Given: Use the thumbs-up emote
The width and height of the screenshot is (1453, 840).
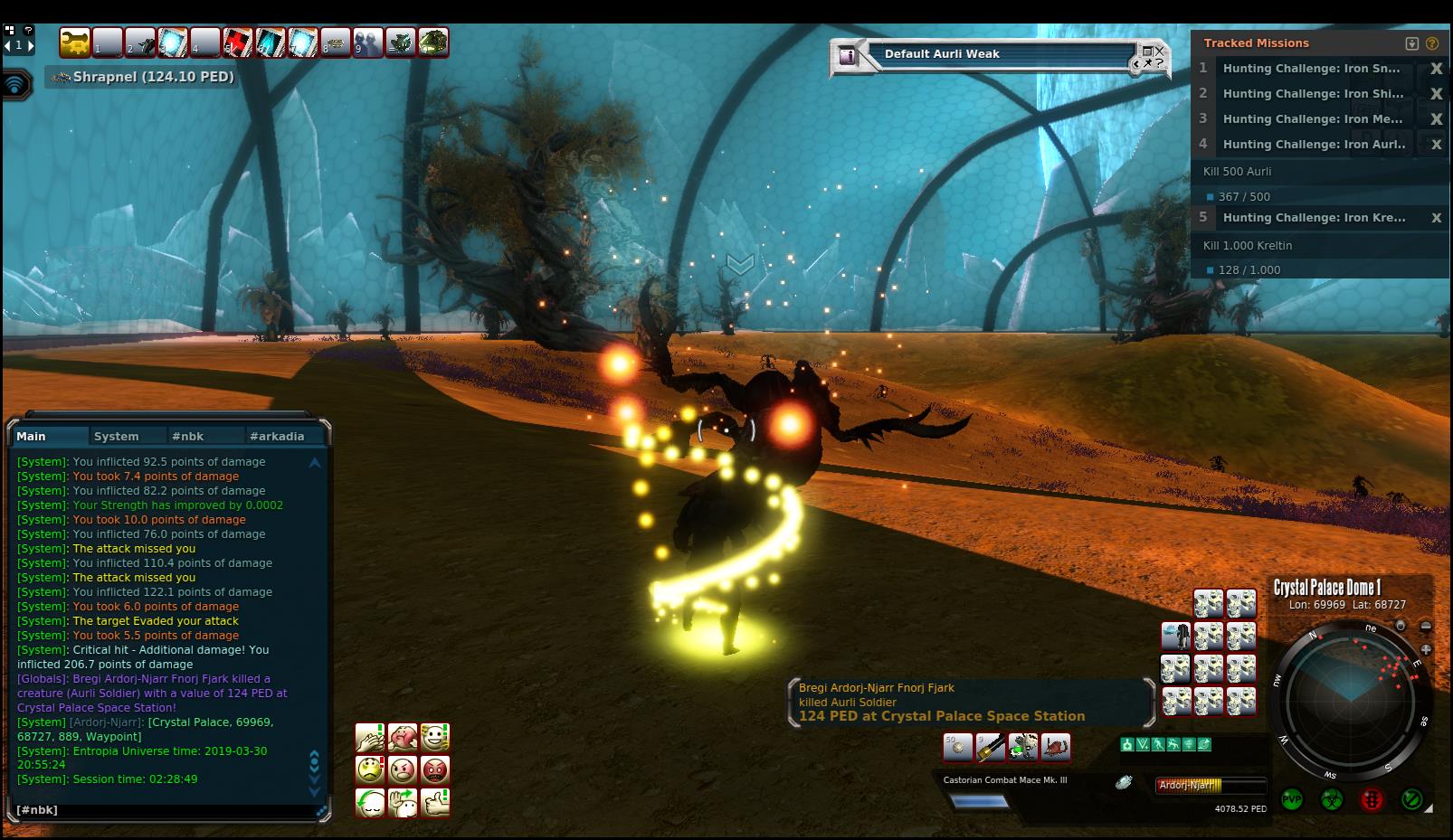Looking at the screenshot, I should click(x=435, y=802).
